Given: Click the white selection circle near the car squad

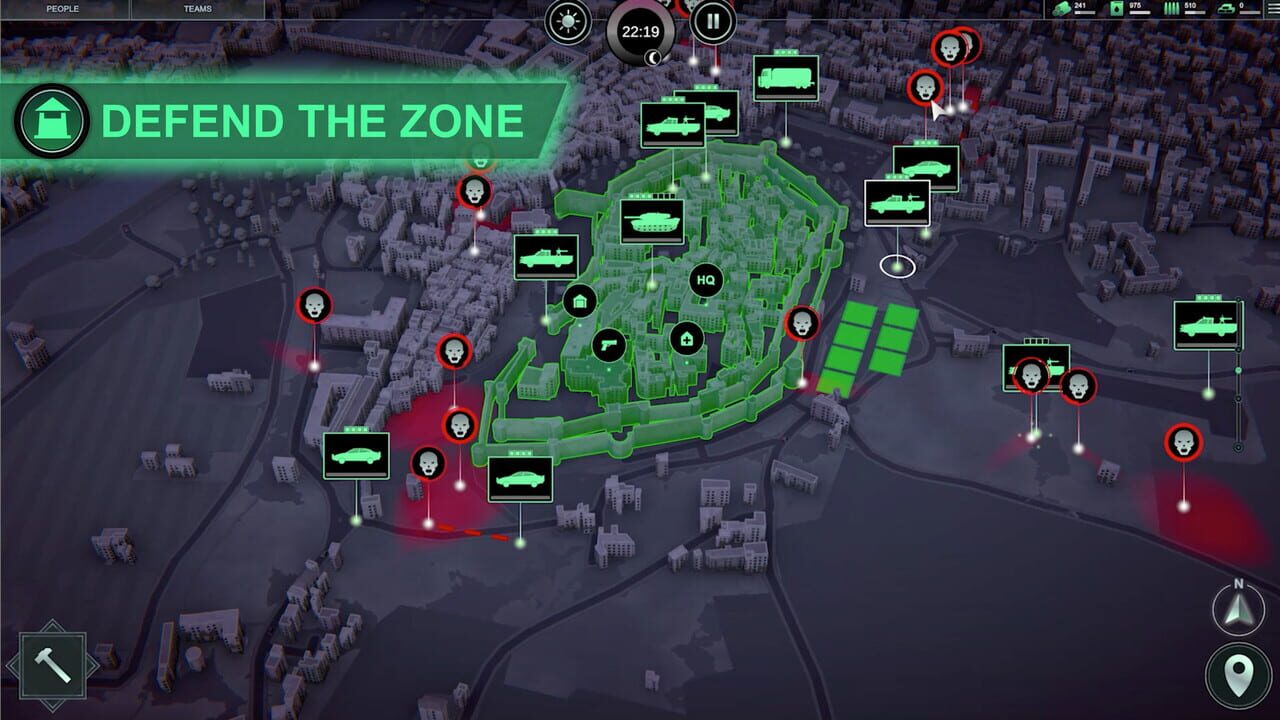Looking at the screenshot, I should pos(896,266).
